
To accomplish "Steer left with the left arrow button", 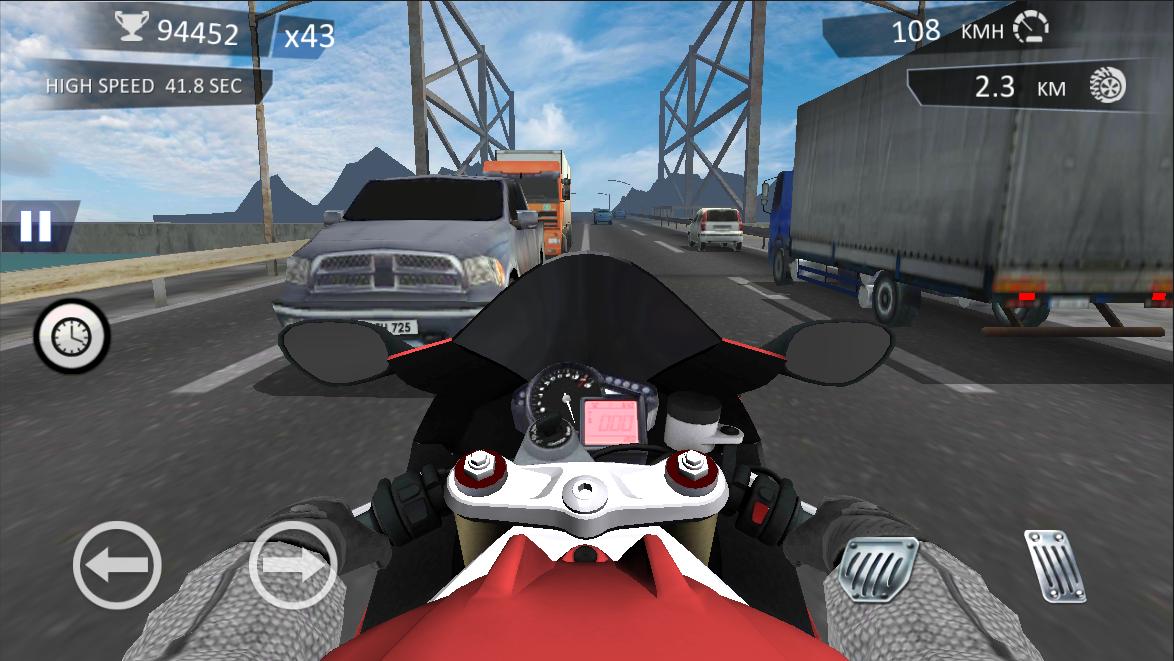I will (117, 566).
